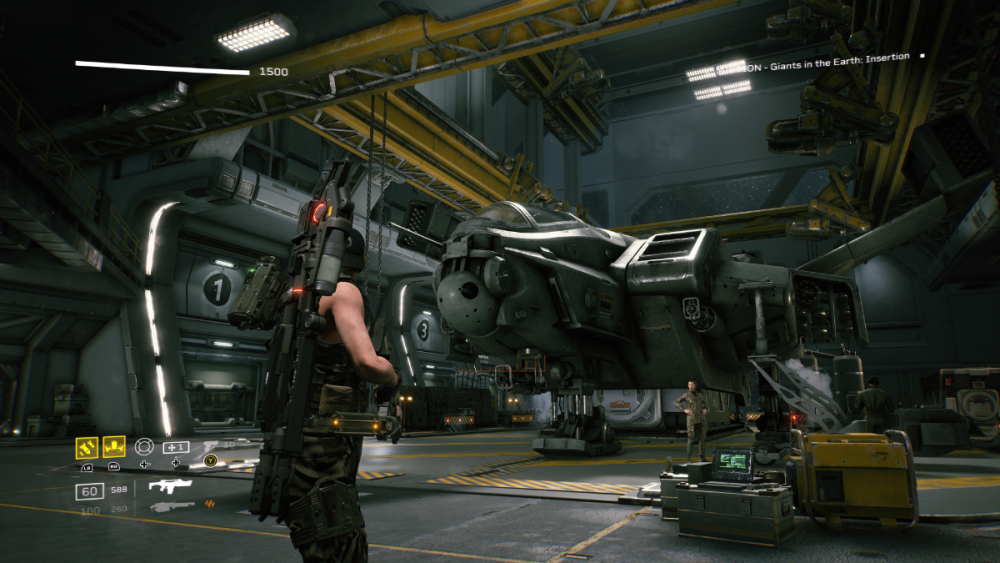Select the shotgun secondary weapon
Screen dimensions: 1000x563
(172, 507)
